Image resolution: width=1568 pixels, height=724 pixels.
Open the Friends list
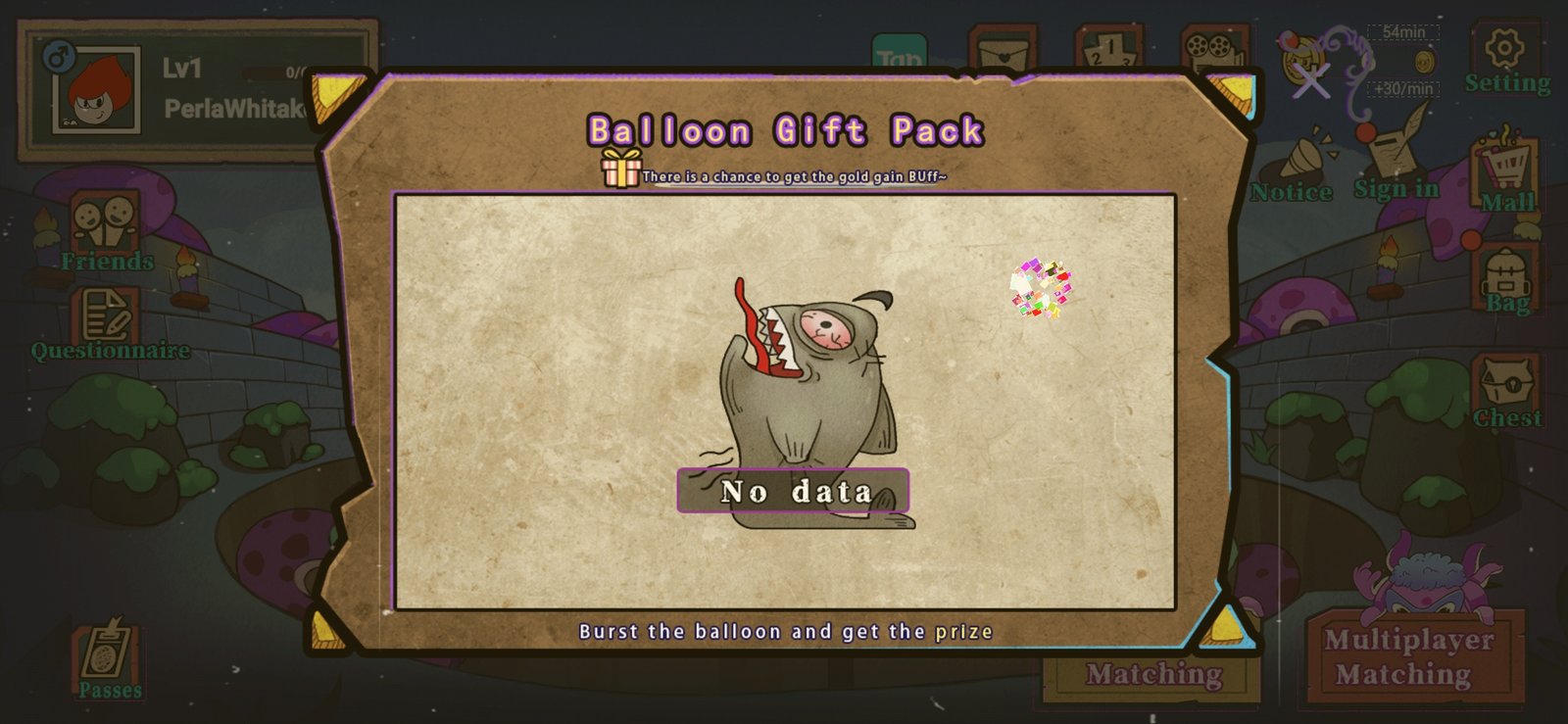coord(107,232)
